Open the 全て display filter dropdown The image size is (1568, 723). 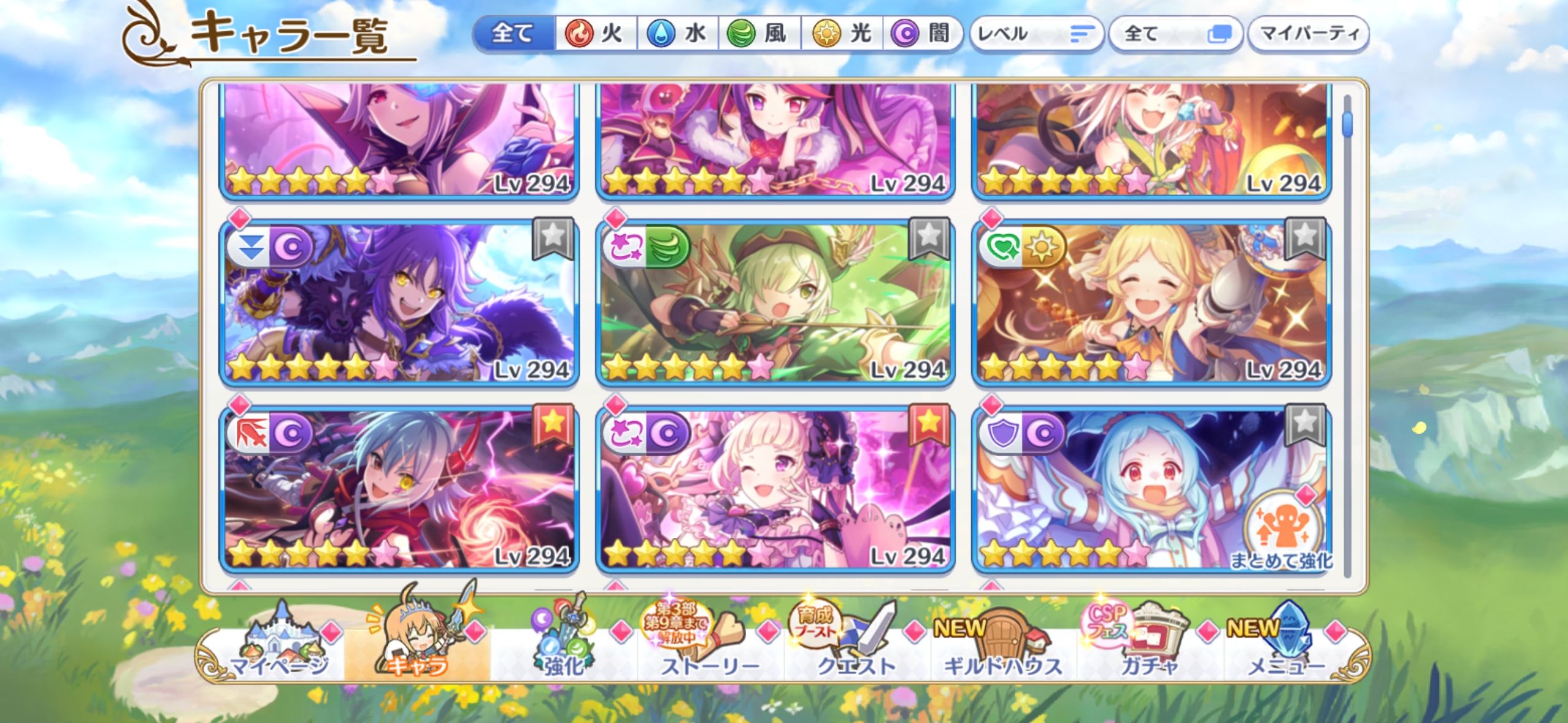point(1175,34)
